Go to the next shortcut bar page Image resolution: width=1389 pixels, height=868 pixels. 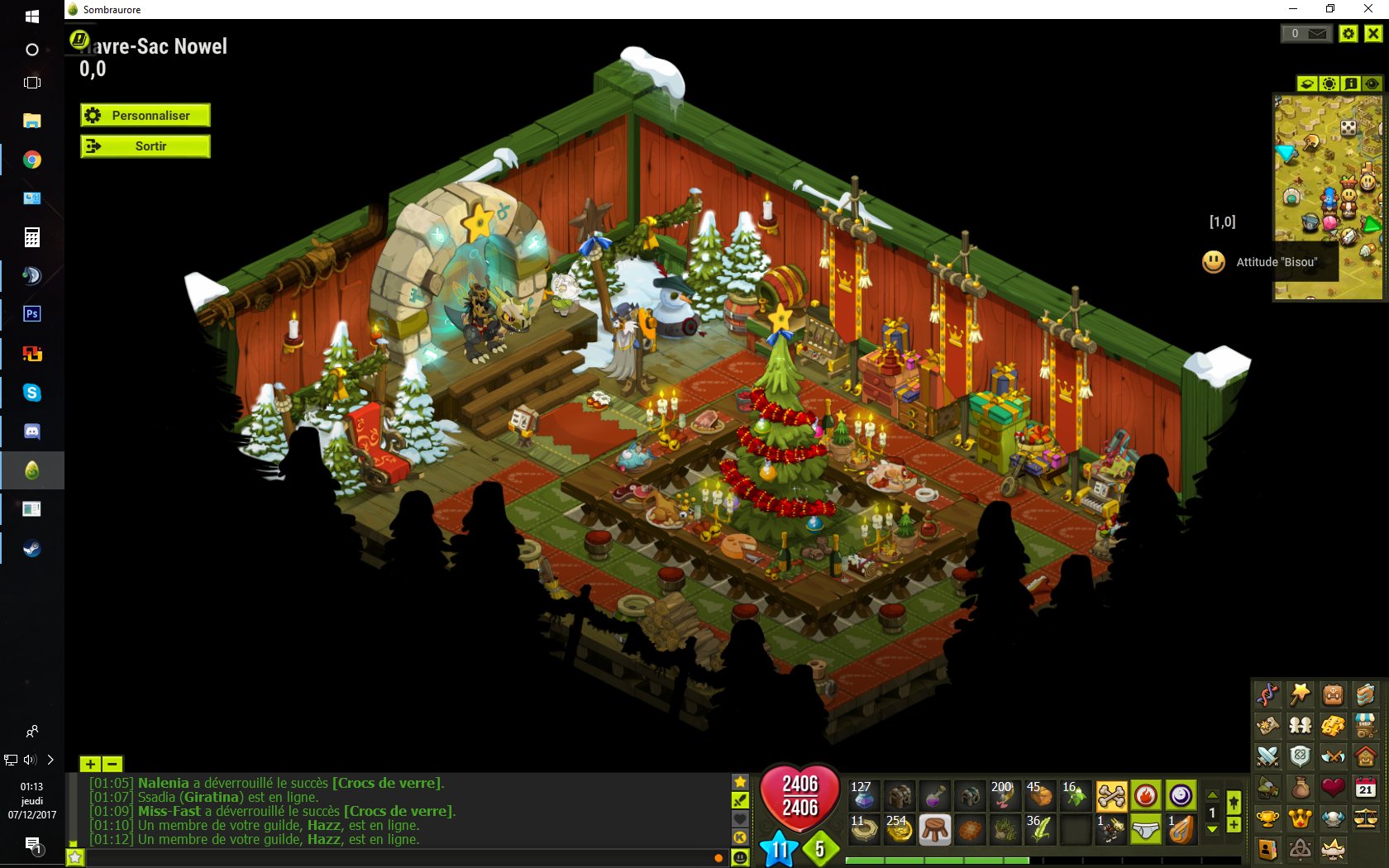click(1212, 829)
